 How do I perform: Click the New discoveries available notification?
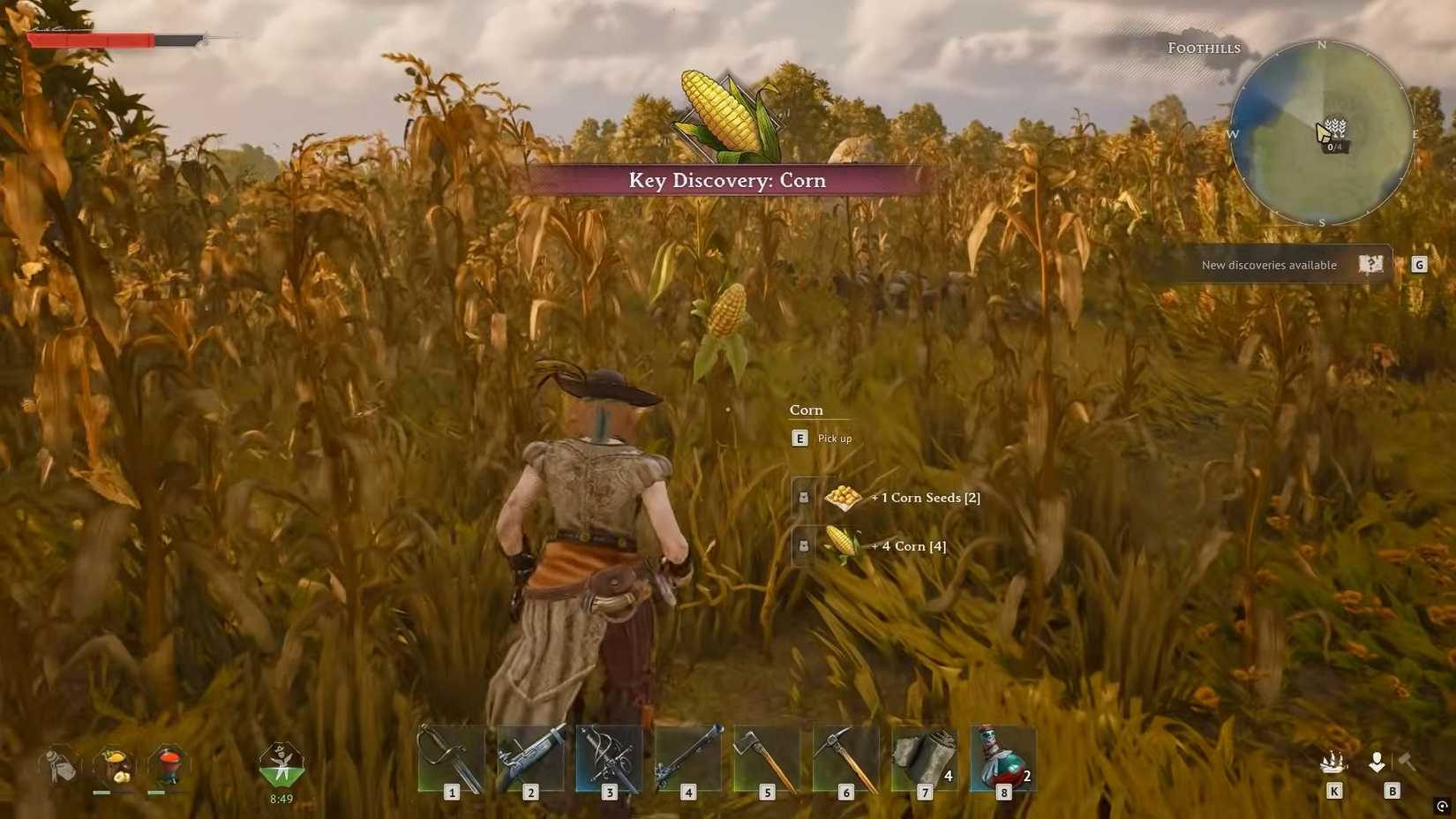pos(1268,264)
